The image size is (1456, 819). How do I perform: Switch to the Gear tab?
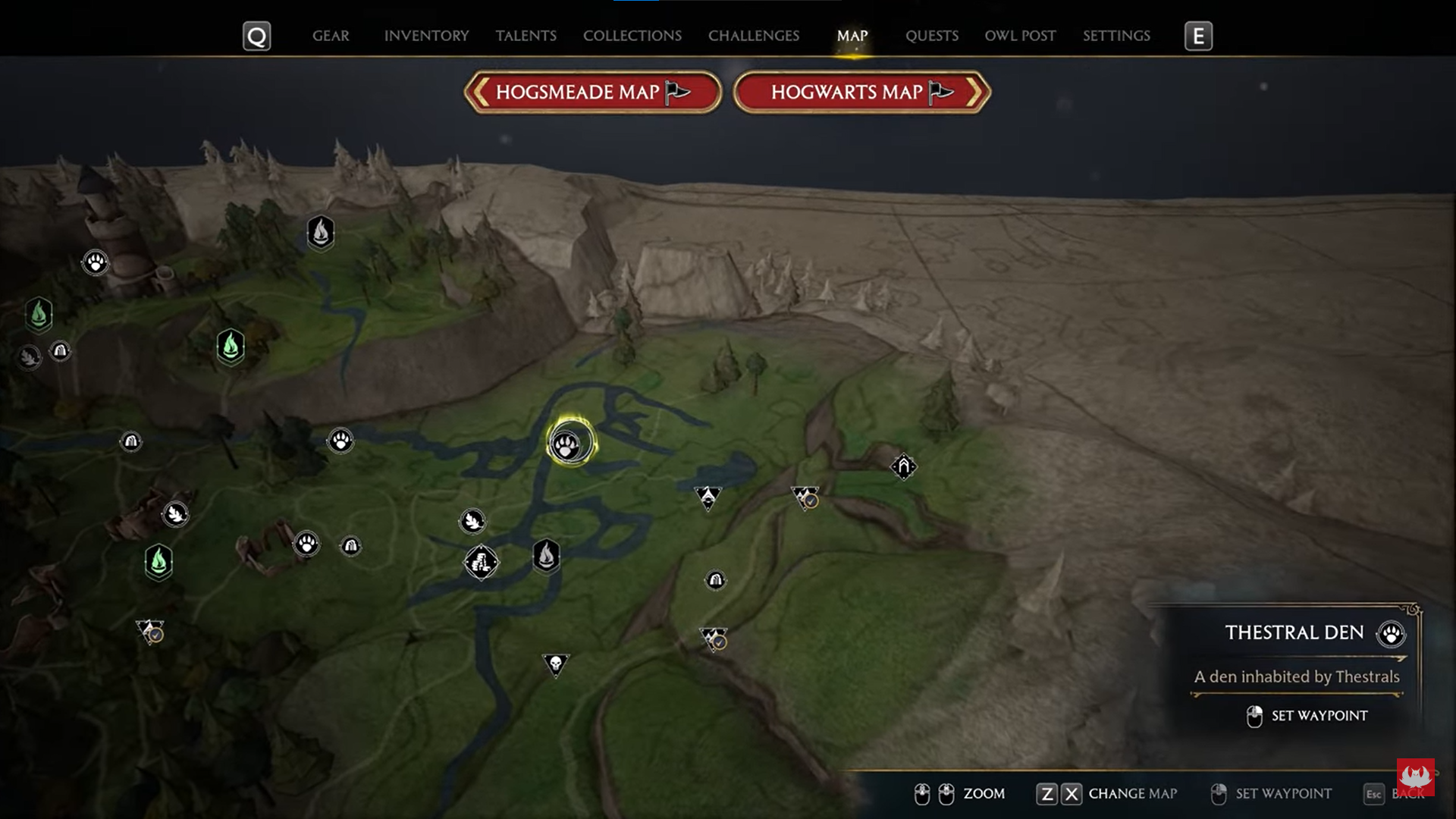tap(331, 36)
